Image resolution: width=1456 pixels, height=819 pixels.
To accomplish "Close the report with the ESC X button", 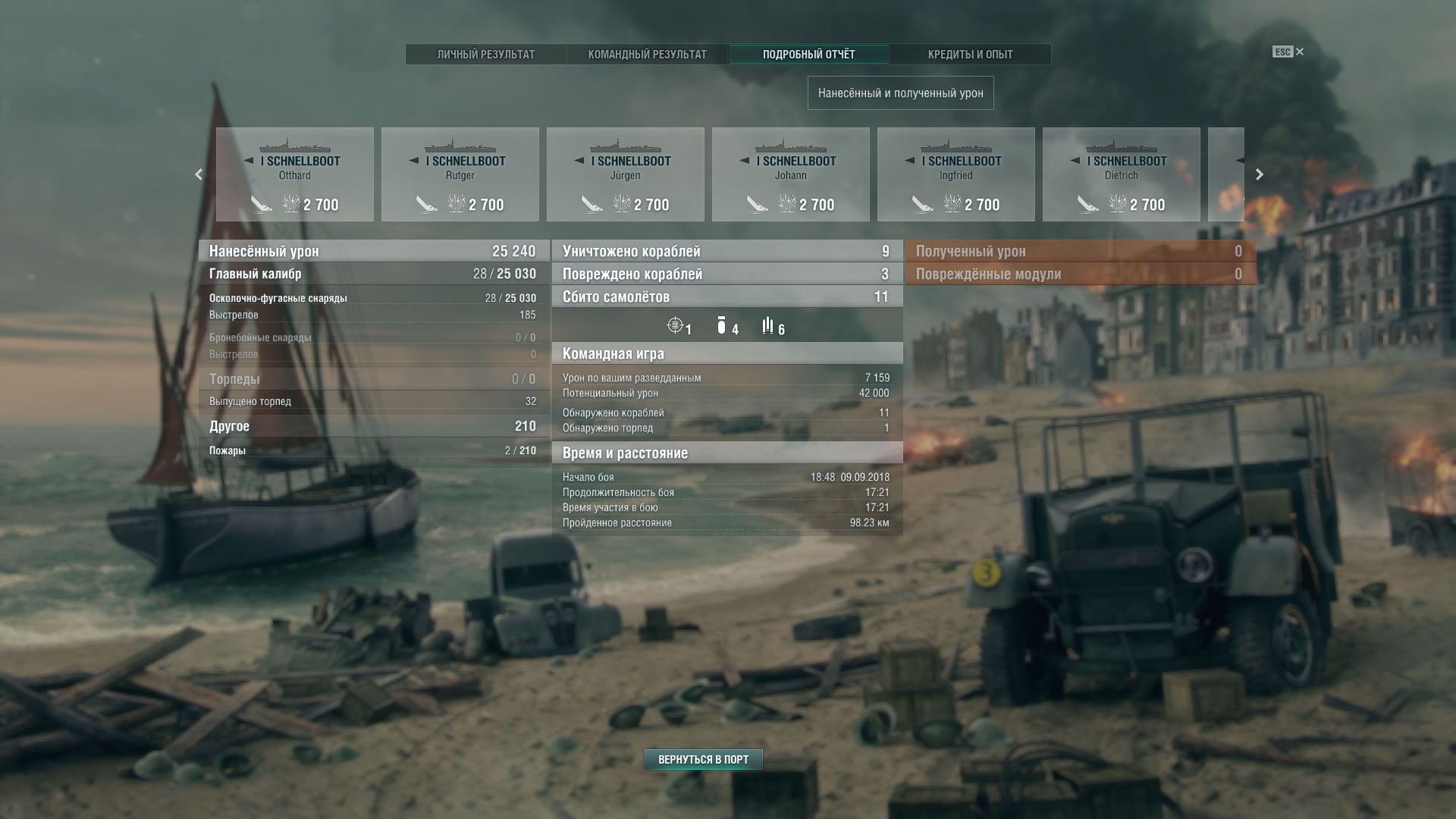I will [1299, 52].
